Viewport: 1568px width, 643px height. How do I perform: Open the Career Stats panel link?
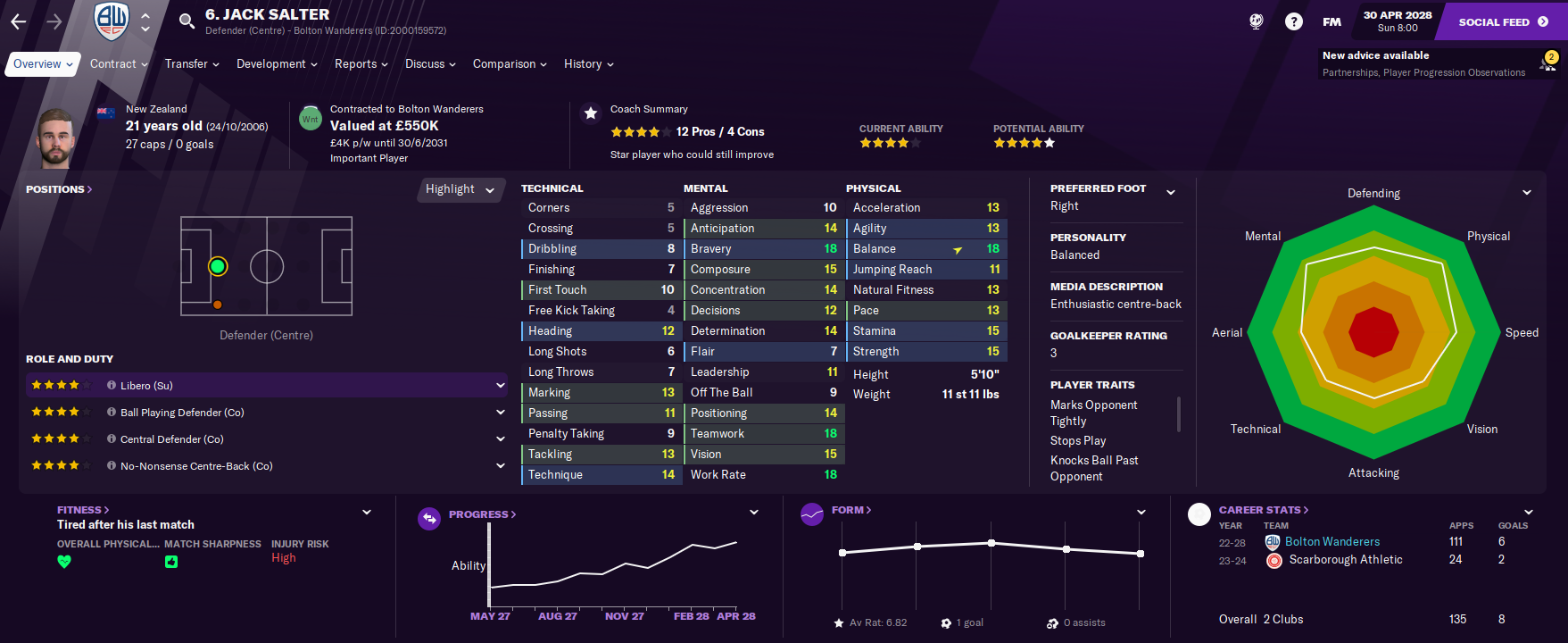(x=1263, y=510)
